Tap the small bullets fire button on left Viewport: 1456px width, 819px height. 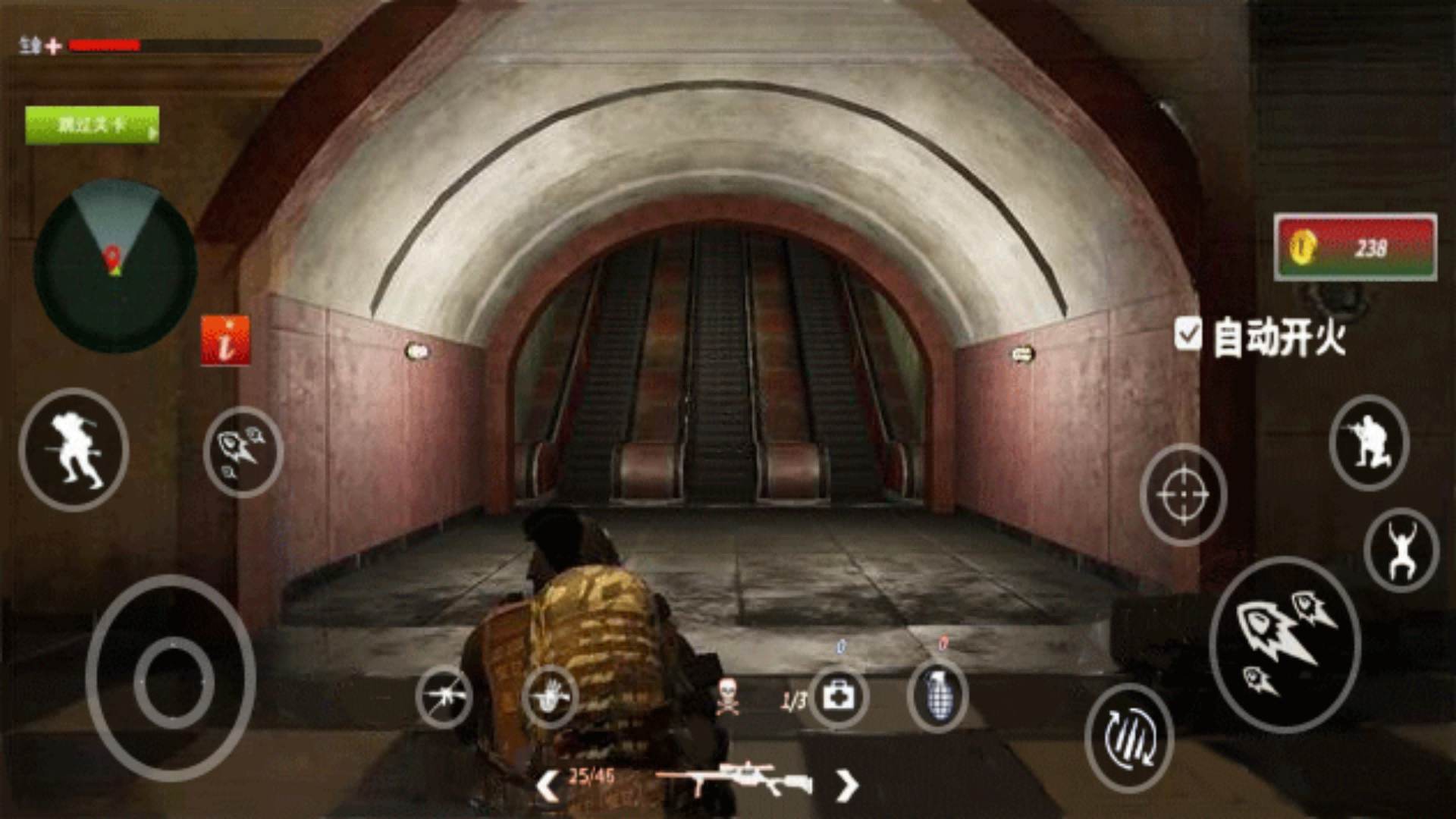(x=243, y=452)
